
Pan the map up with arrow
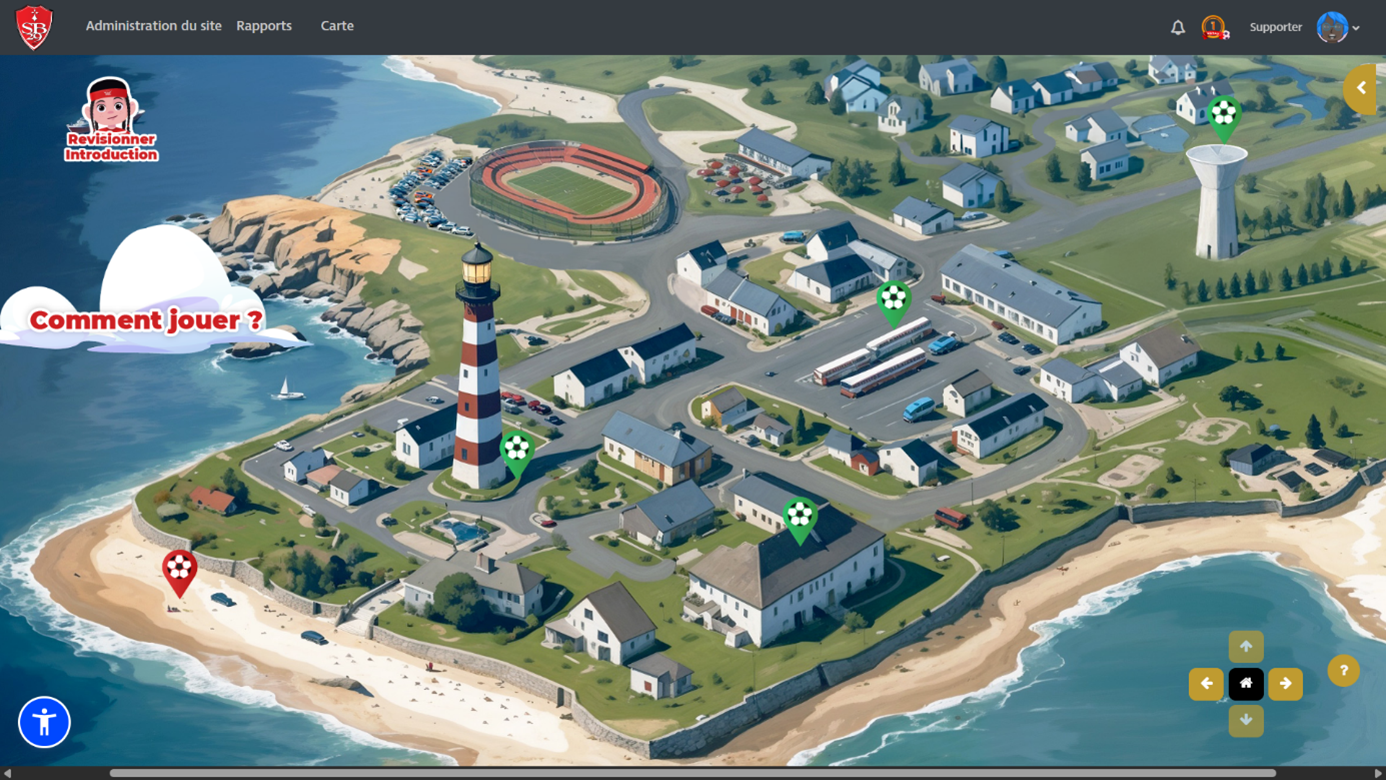pyautogui.click(x=1246, y=646)
